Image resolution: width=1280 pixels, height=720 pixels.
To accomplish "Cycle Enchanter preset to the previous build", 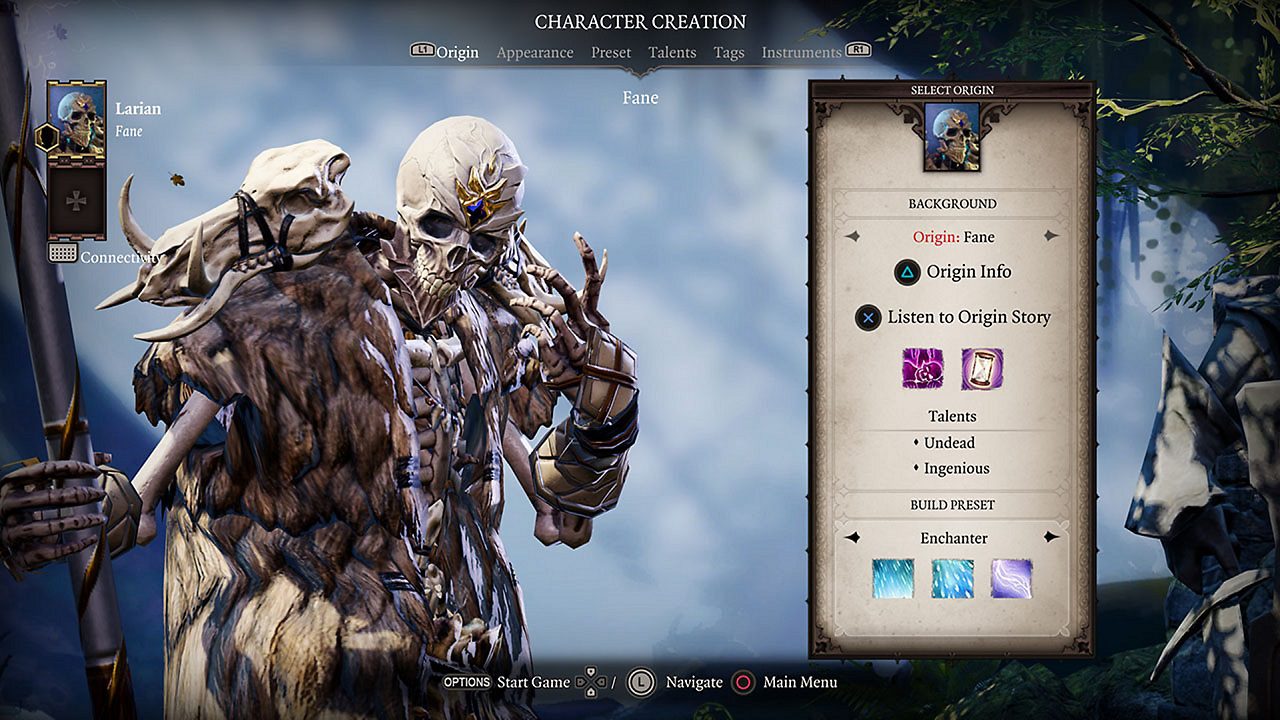I will [852, 538].
